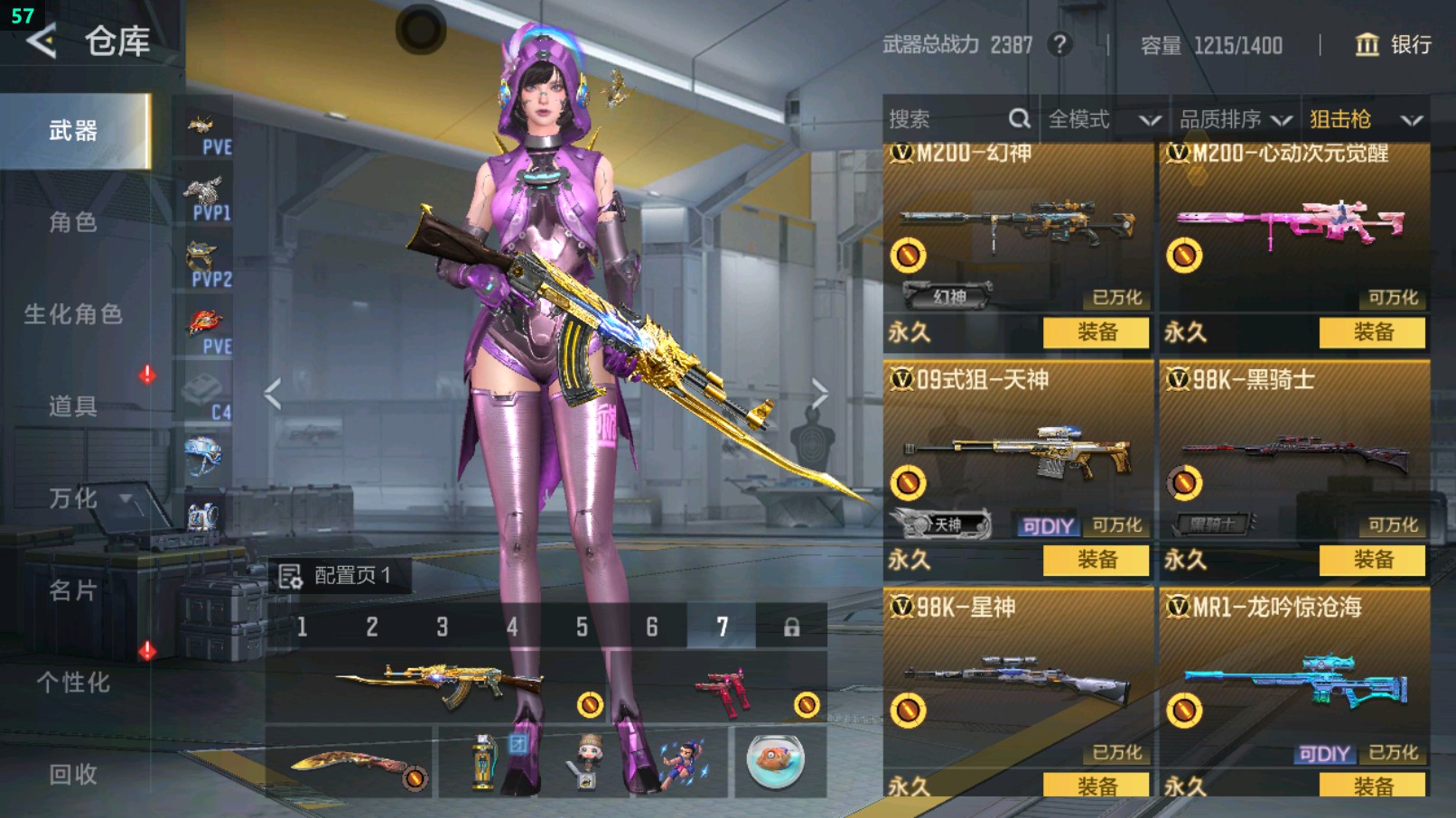1456x818 pixels.
Task: Open the 全模式 mode dropdown
Action: (1103, 119)
